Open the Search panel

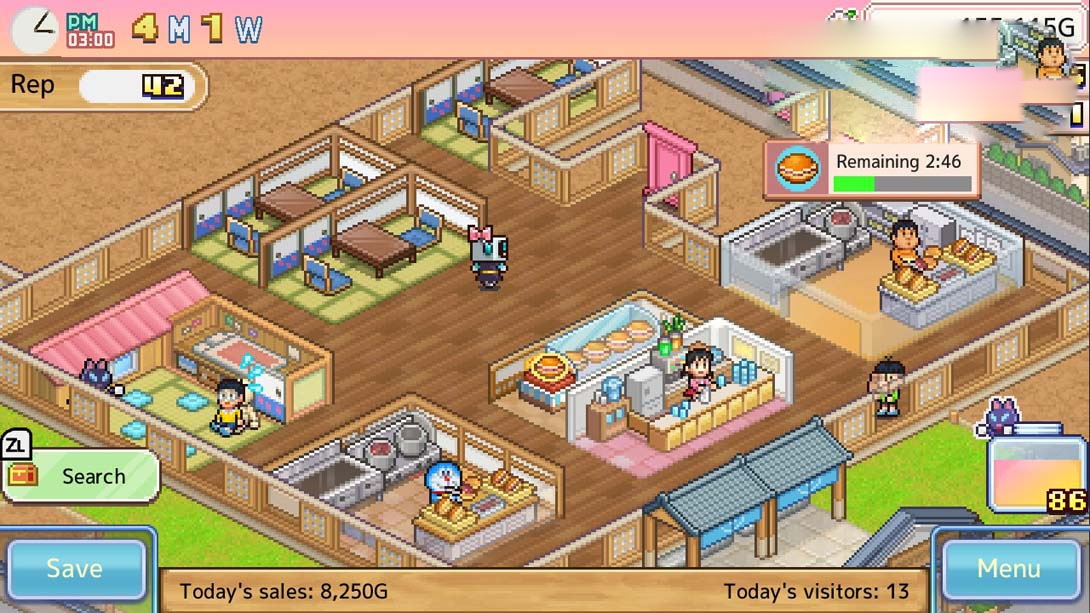(82, 476)
